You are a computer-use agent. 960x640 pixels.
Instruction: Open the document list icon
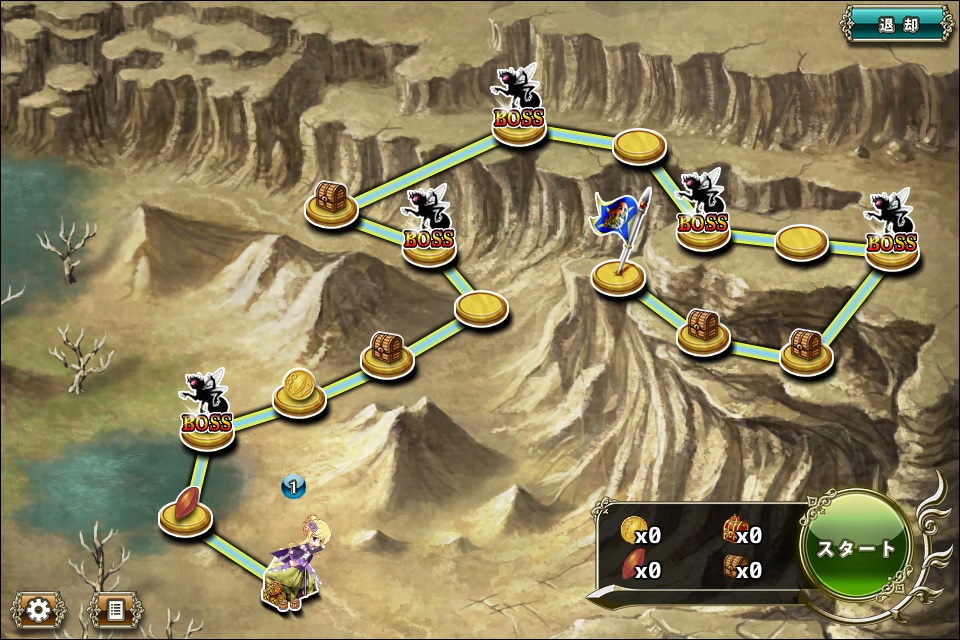coord(115,609)
